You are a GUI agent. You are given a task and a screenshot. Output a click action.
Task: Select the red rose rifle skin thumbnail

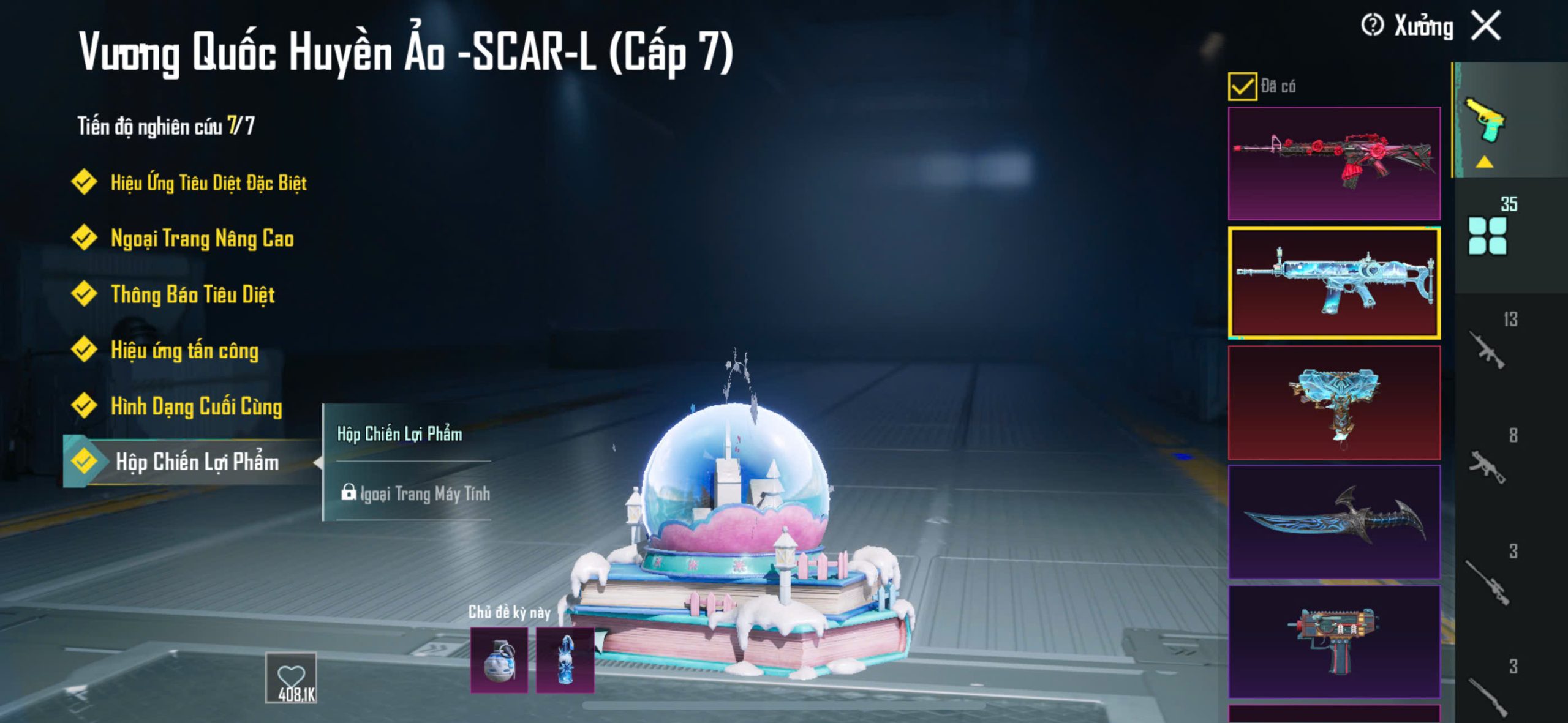pyautogui.click(x=1334, y=163)
